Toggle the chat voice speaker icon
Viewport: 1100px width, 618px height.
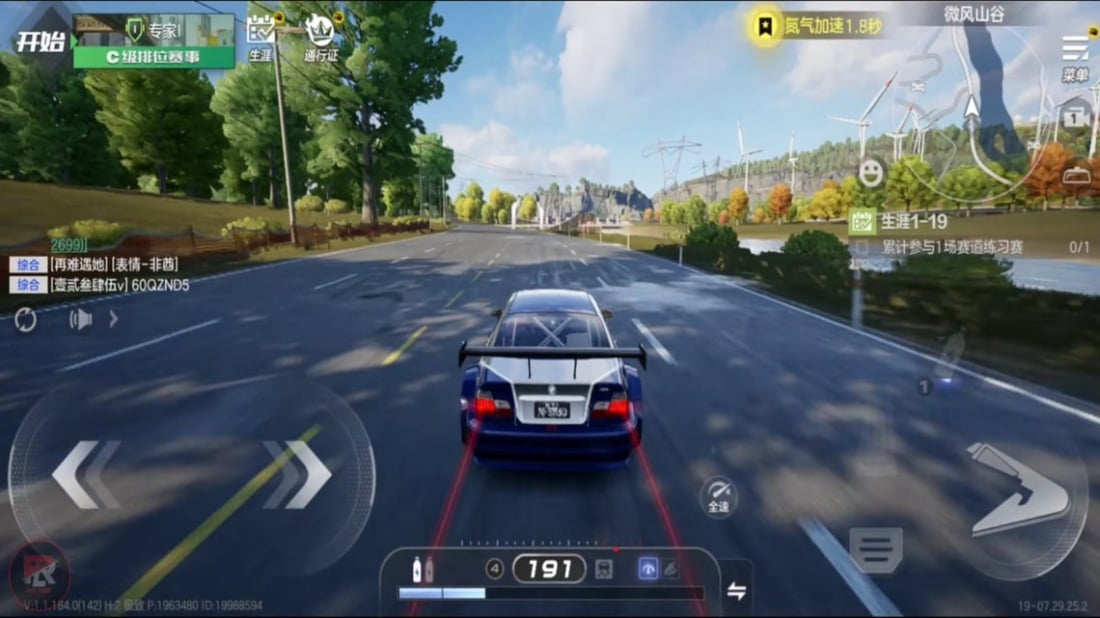click(x=80, y=319)
